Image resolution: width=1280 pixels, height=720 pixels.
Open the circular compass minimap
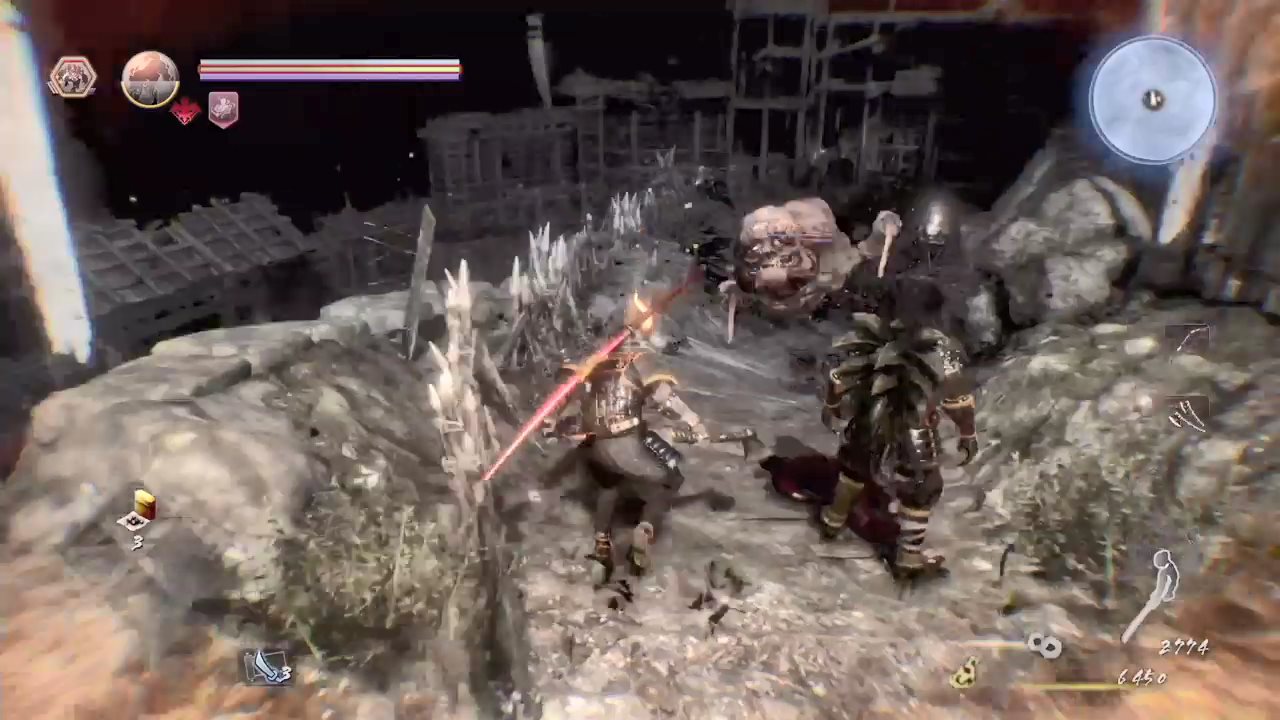[1153, 99]
